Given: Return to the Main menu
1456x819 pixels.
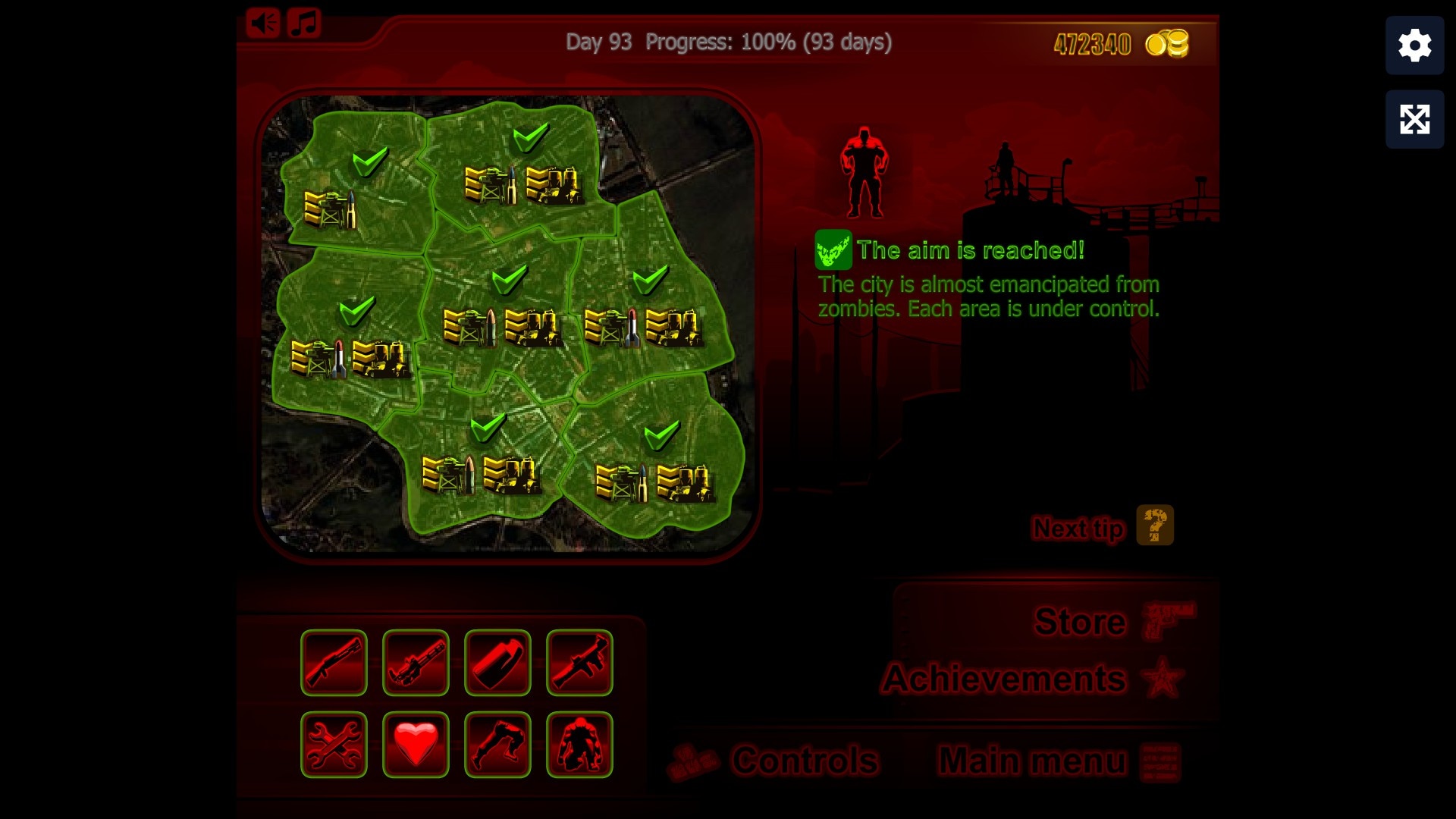Looking at the screenshot, I should [x=1032, y=760].
